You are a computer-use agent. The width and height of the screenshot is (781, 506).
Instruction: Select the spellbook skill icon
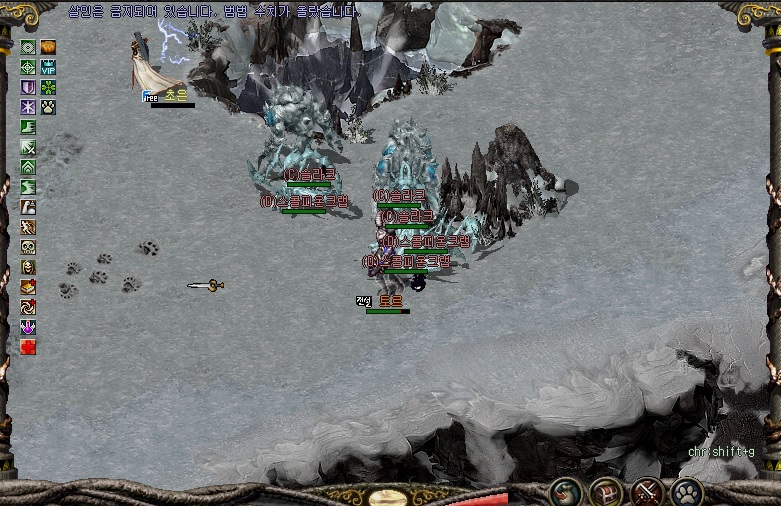pos(28,287)
